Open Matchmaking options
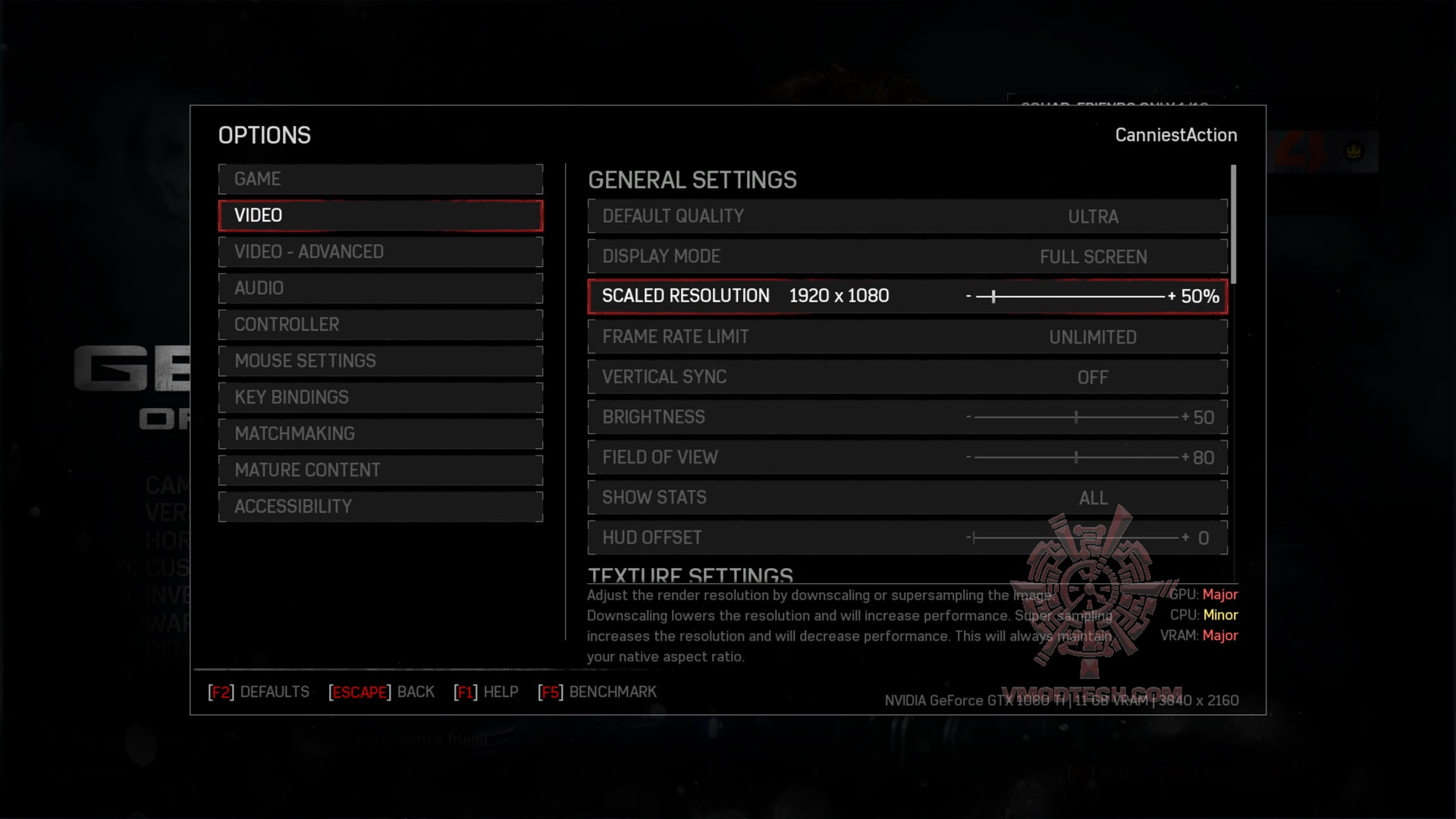 point(380,434)
